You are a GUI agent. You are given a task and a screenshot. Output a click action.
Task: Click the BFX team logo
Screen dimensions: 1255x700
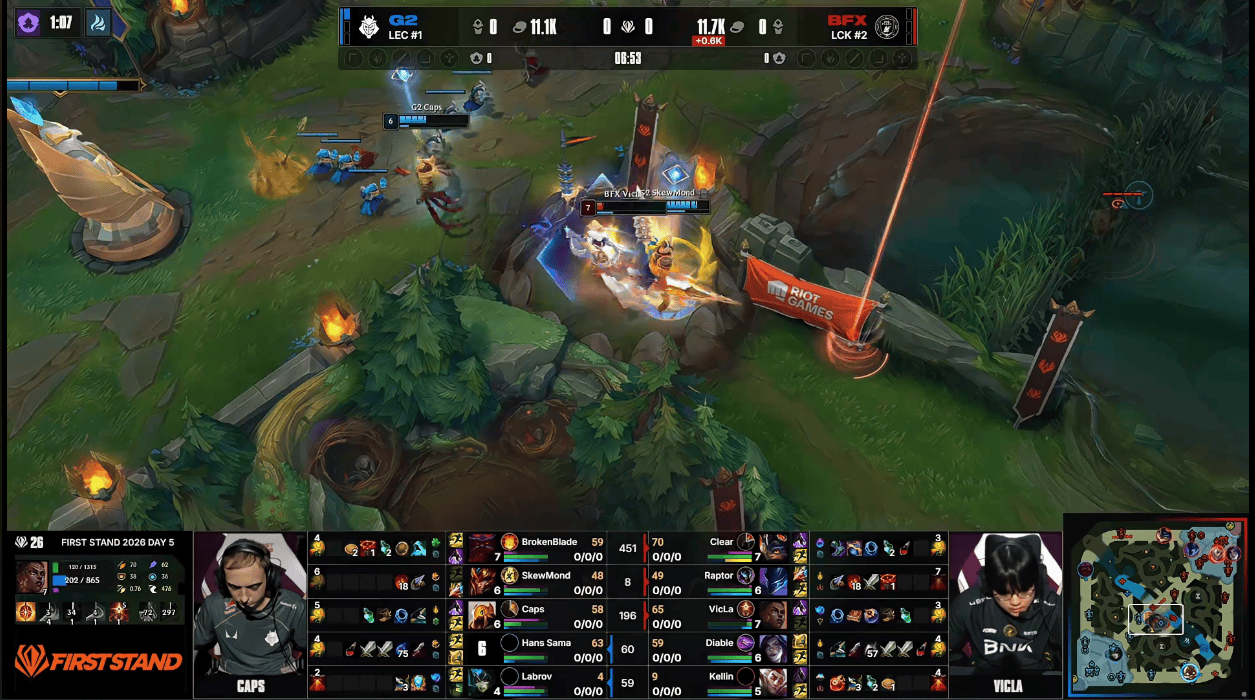coord(886,27)
